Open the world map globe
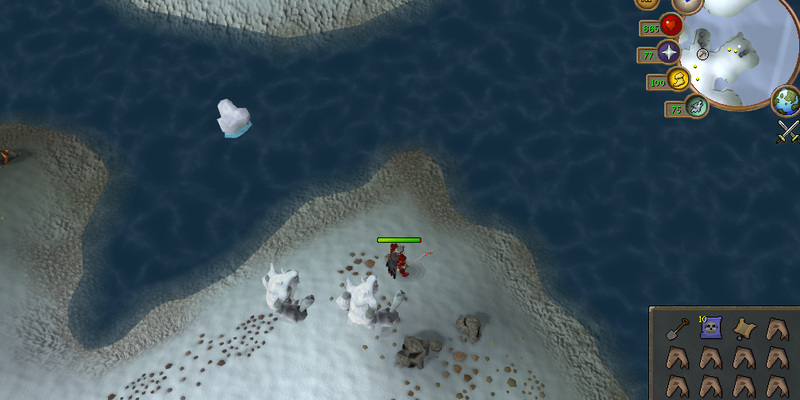This screenshot has width=800, height=400. (x=787, y=100)
